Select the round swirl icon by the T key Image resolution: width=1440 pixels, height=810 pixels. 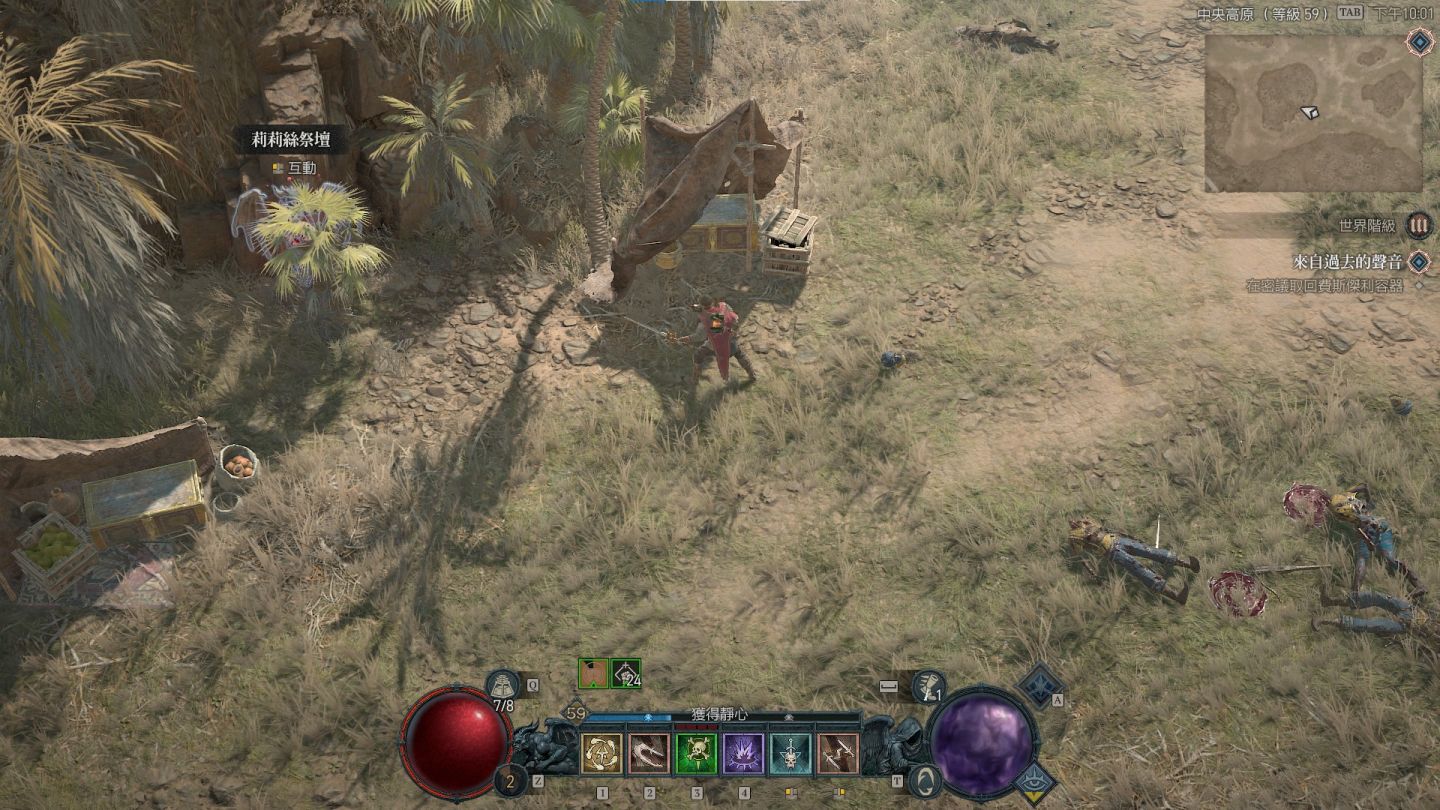[925, 780]
